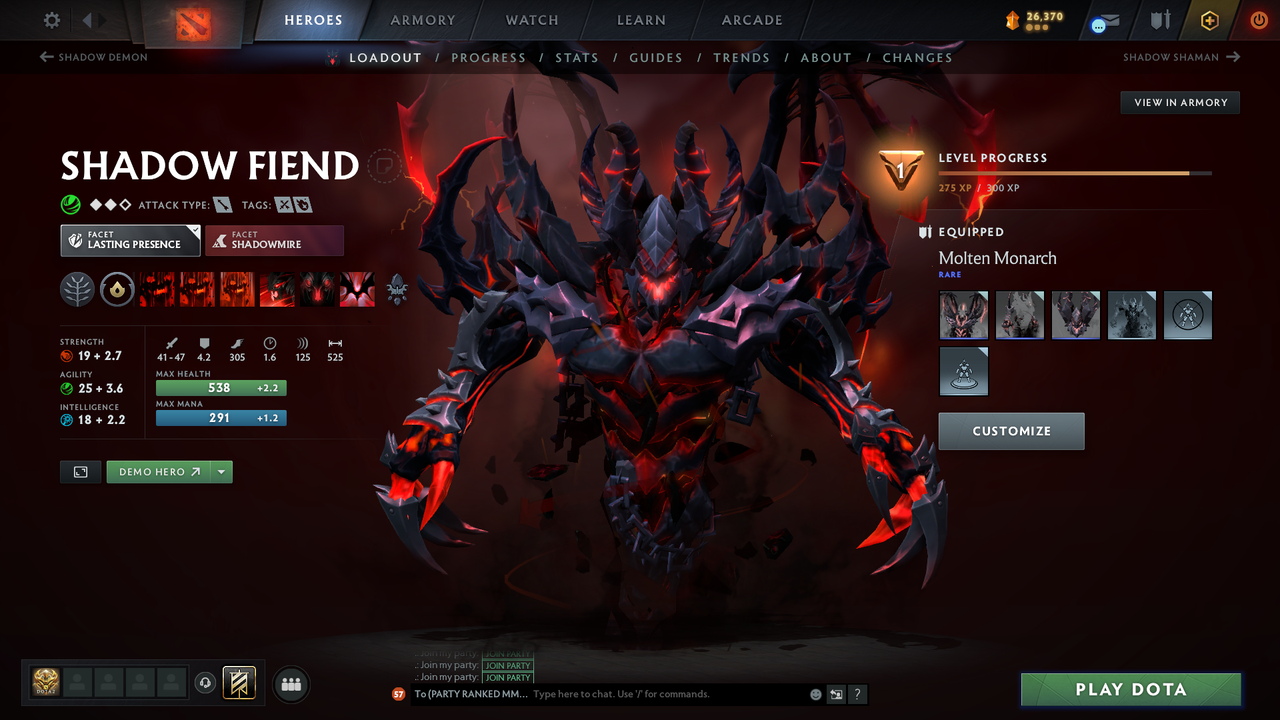The width and height of the screenshot is (1280, 720).
Task: Switch to the STATS tab
Action: click(x=577, y=57)
